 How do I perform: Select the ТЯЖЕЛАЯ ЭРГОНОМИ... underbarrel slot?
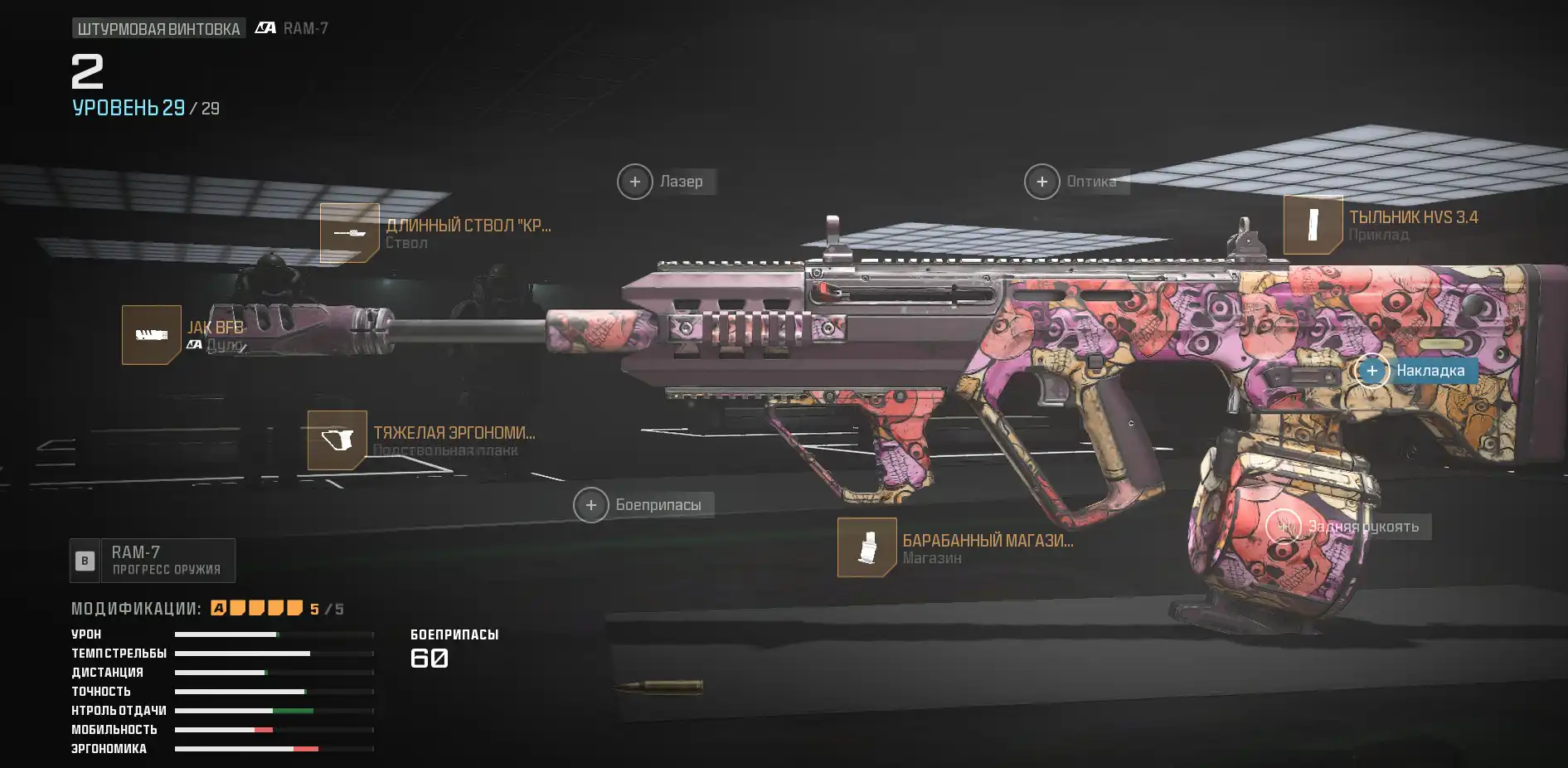(x=337, y=440)
